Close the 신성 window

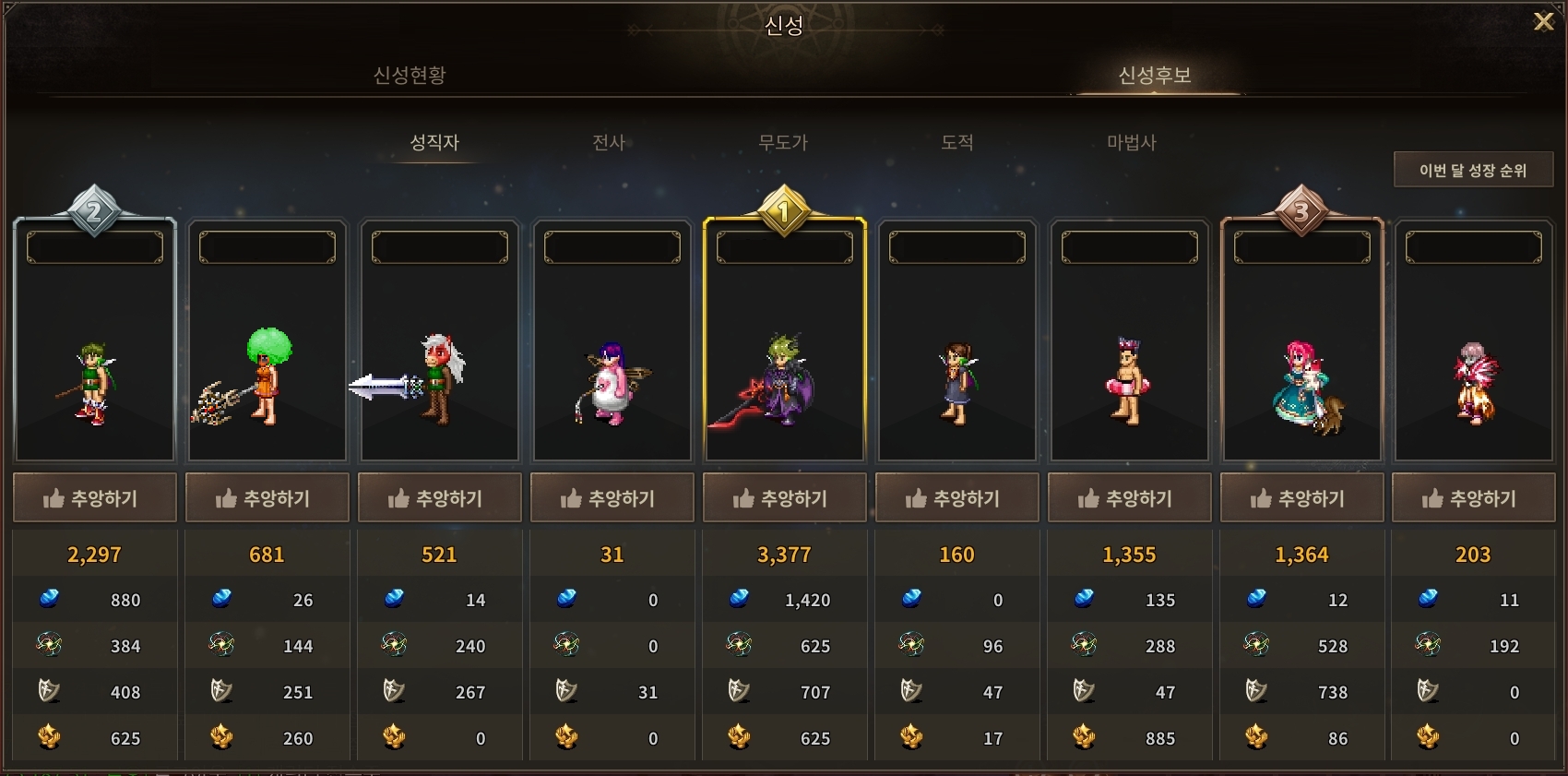1543,21
